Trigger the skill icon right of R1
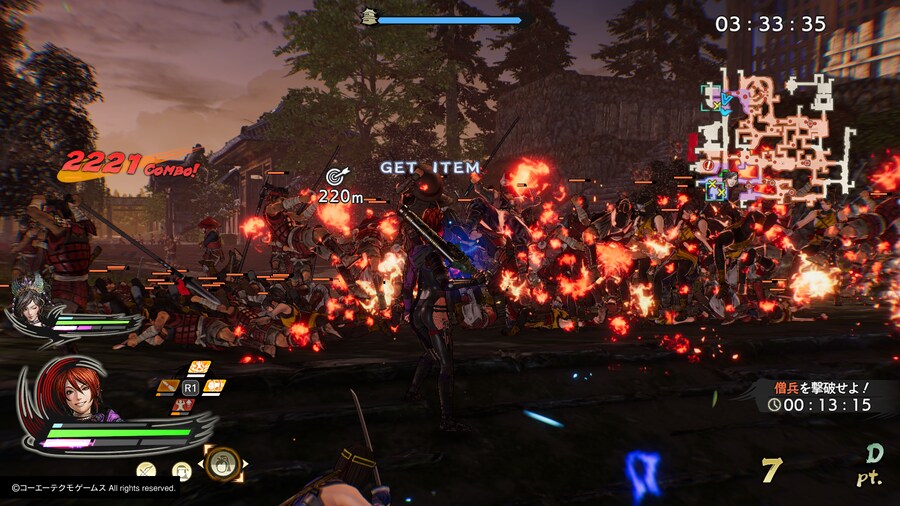This screenshot has width=900, height=506. click(x=215, y=386)
